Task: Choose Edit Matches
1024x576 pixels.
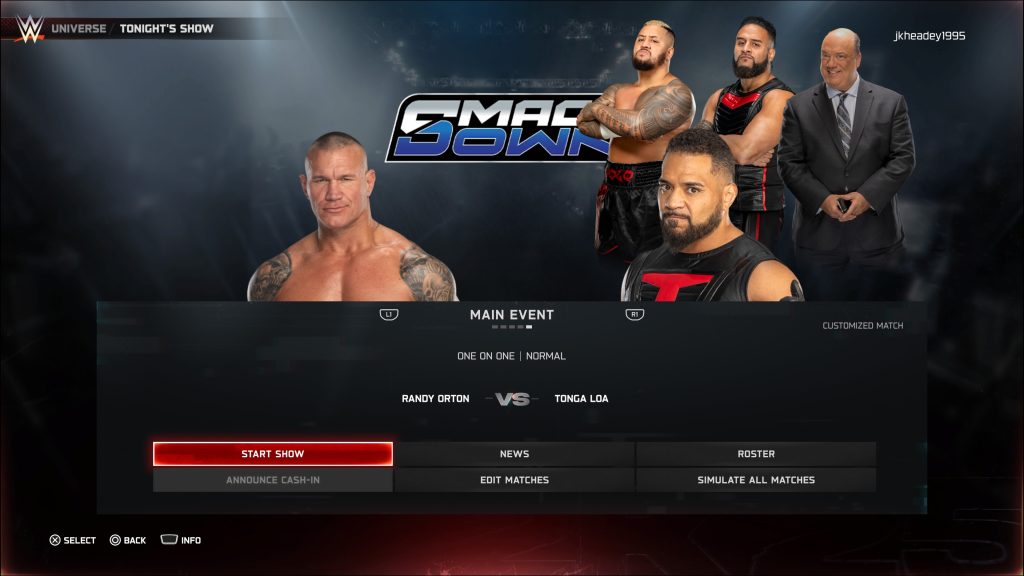Action: pyautogui.click(x=514, y=480)
